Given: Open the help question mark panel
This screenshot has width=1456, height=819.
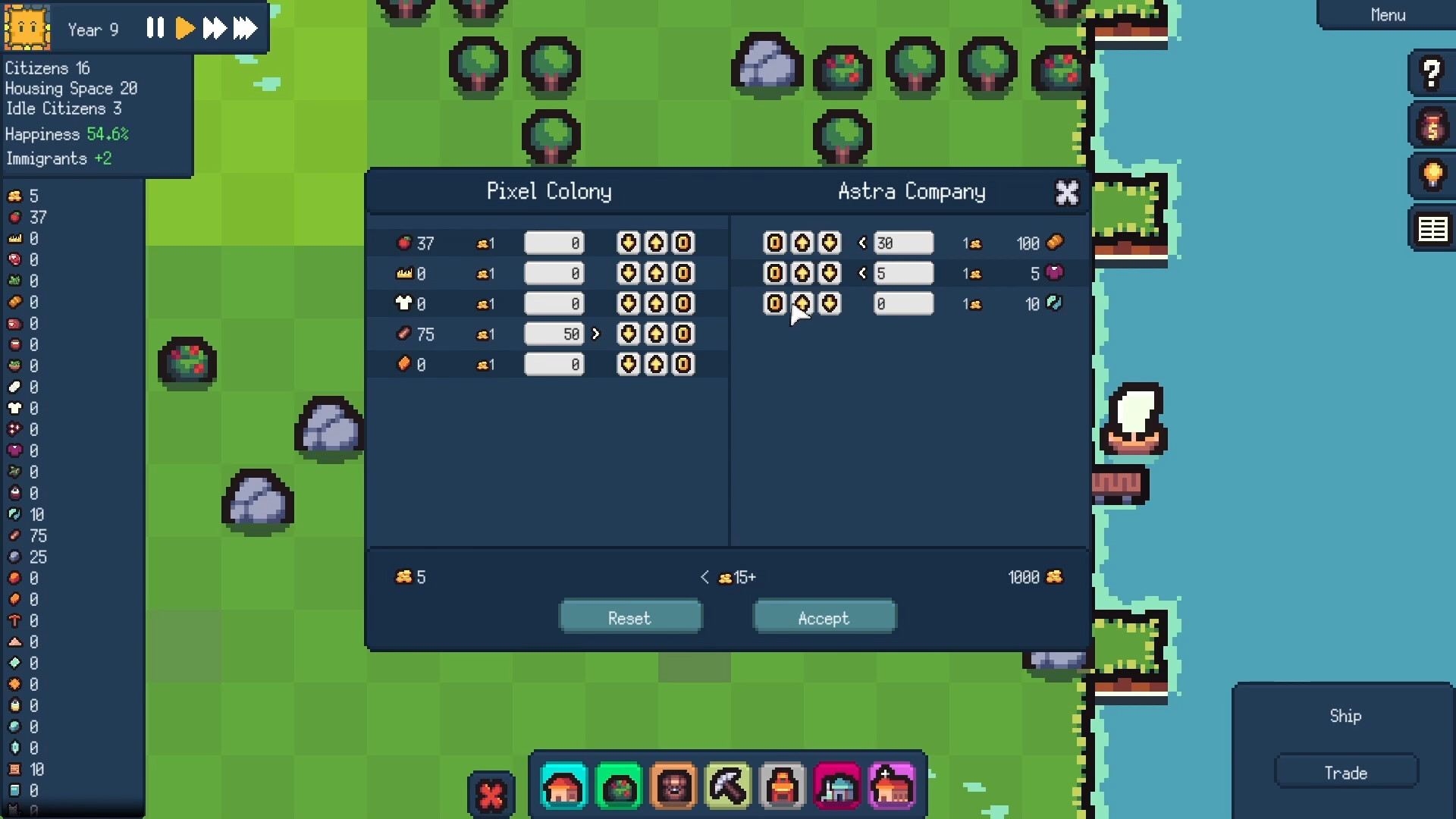Looking at the screenshot, I should click(x=1432, y=73).
